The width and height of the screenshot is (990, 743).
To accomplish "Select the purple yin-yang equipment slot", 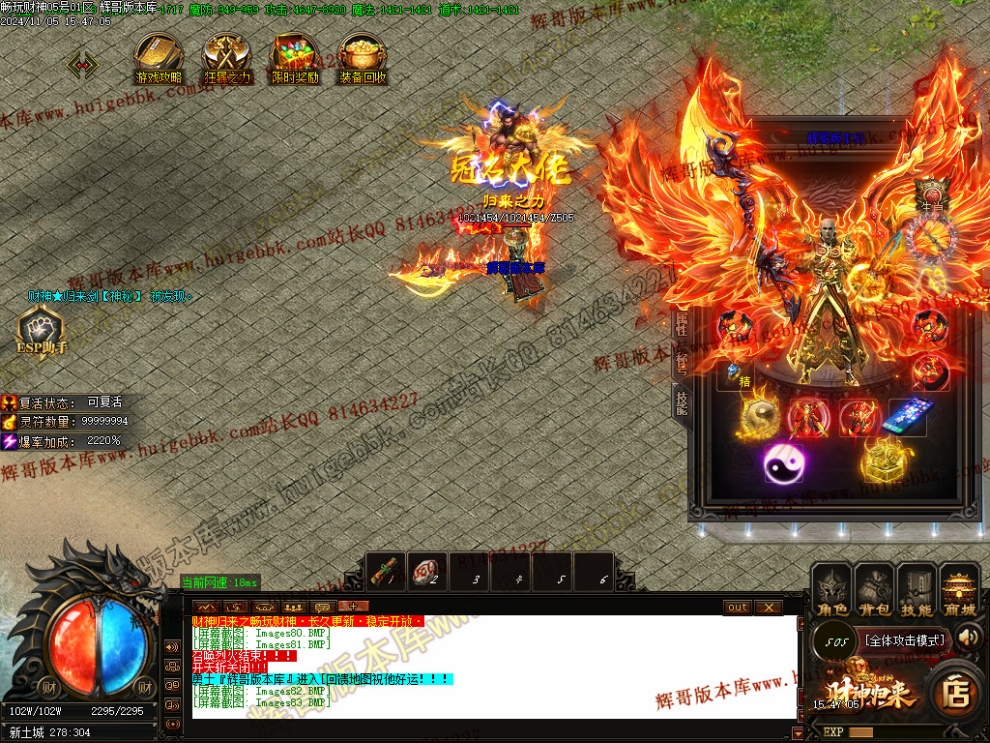I will [783, 462].
